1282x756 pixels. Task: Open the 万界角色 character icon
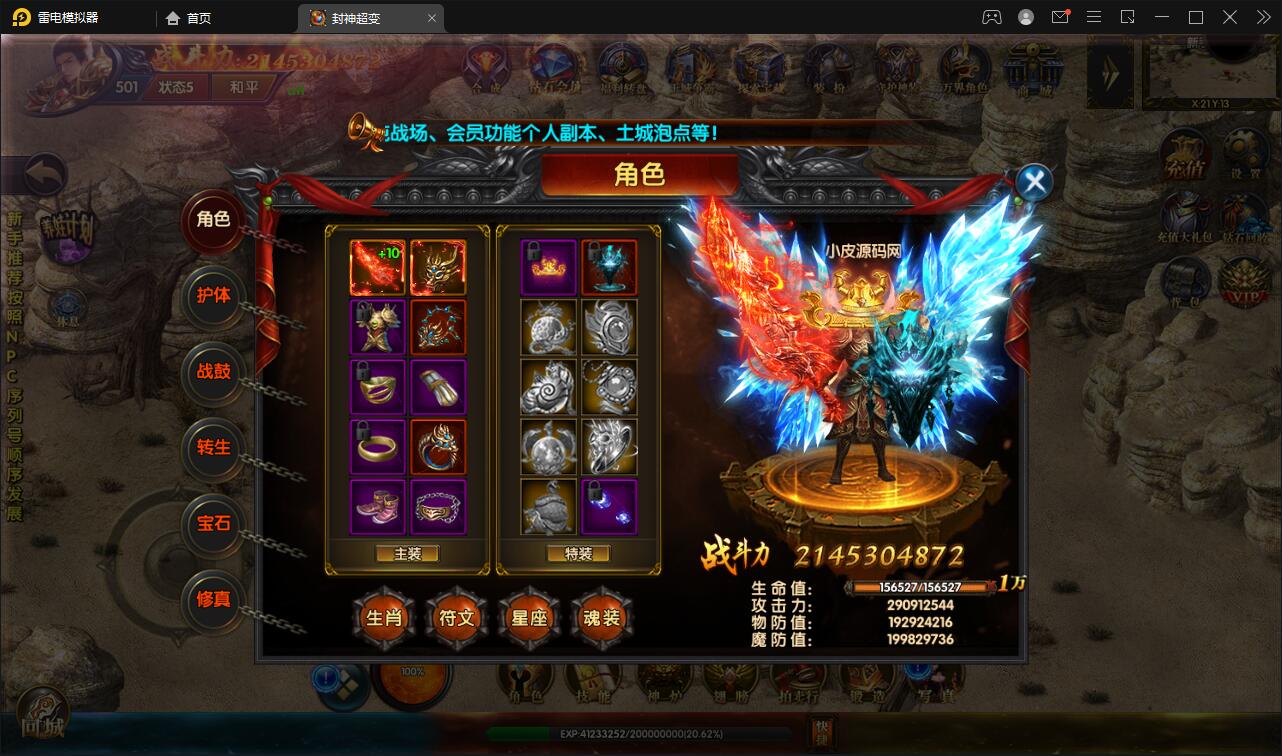coord(965,70)
